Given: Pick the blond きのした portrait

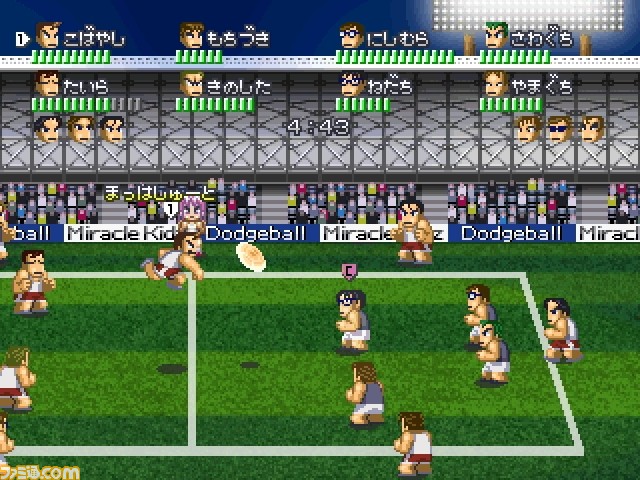Looking at the screenshot, I should pos(192,84).
